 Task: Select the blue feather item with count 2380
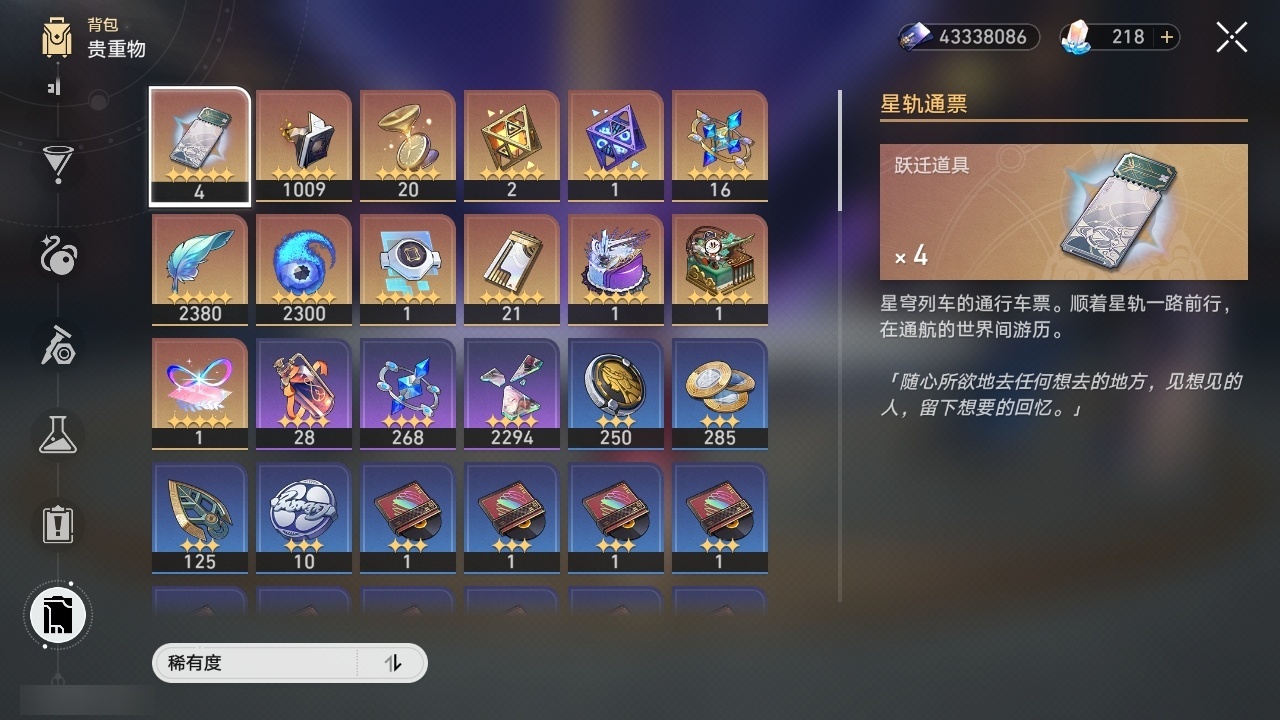click(199, 268)
